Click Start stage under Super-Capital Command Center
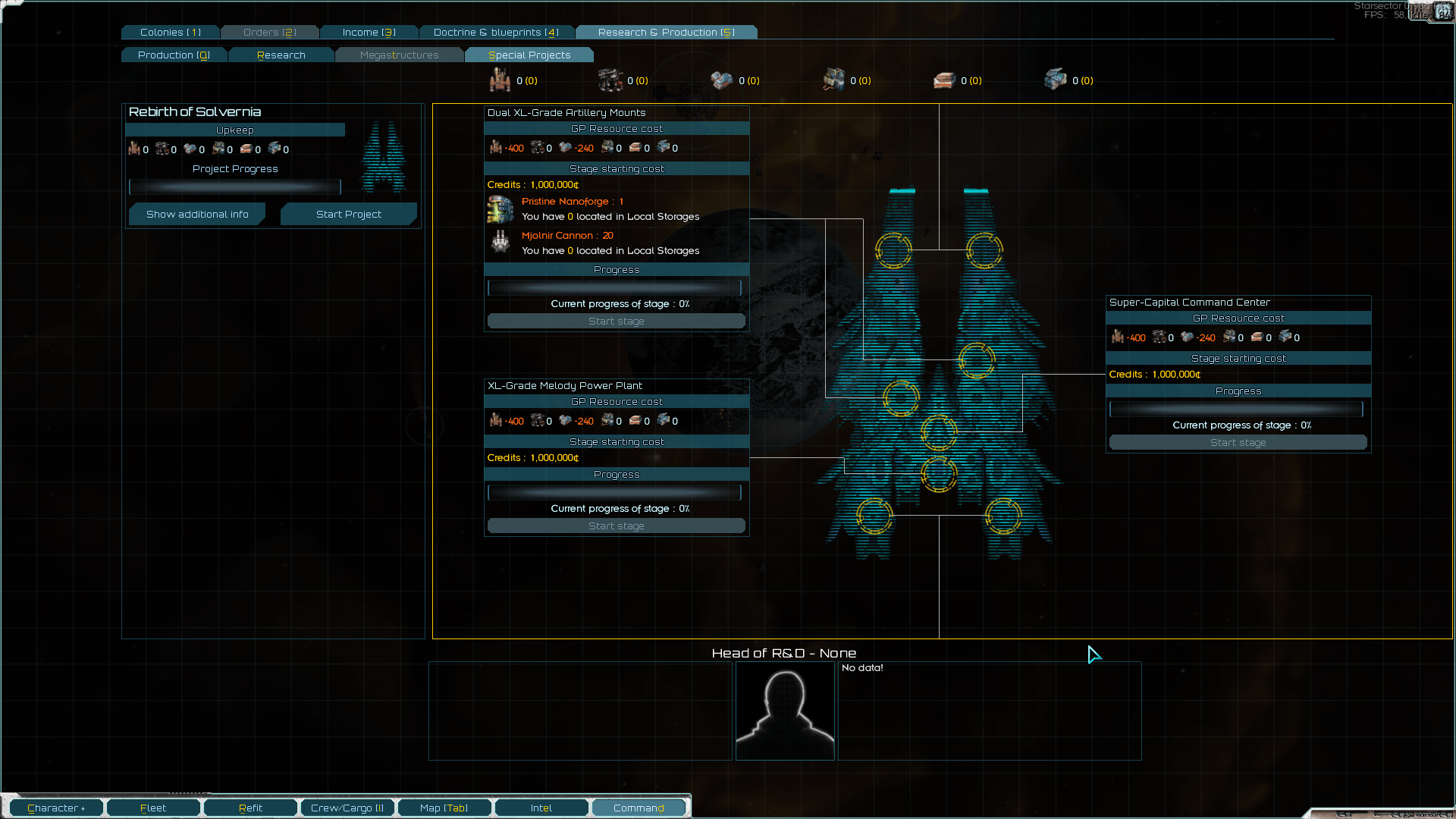The width and height of the screenshot is (1456, 819). [1238, 442]
